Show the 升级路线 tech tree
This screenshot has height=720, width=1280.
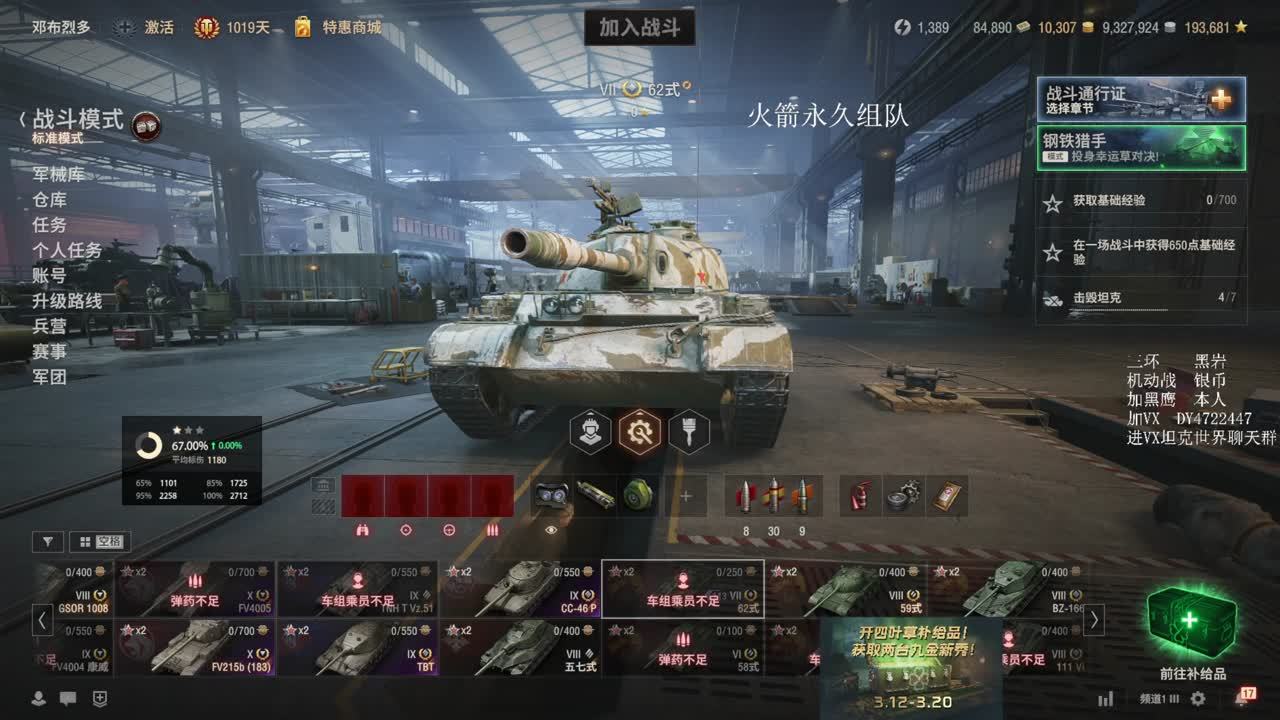coord(67,301)
